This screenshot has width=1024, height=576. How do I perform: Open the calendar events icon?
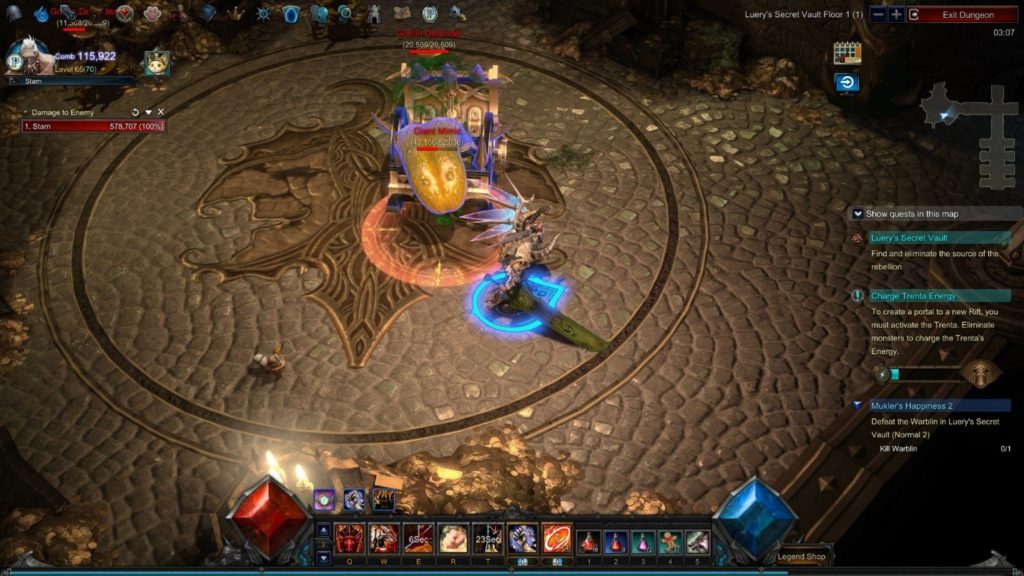click(x=847, y=53)
